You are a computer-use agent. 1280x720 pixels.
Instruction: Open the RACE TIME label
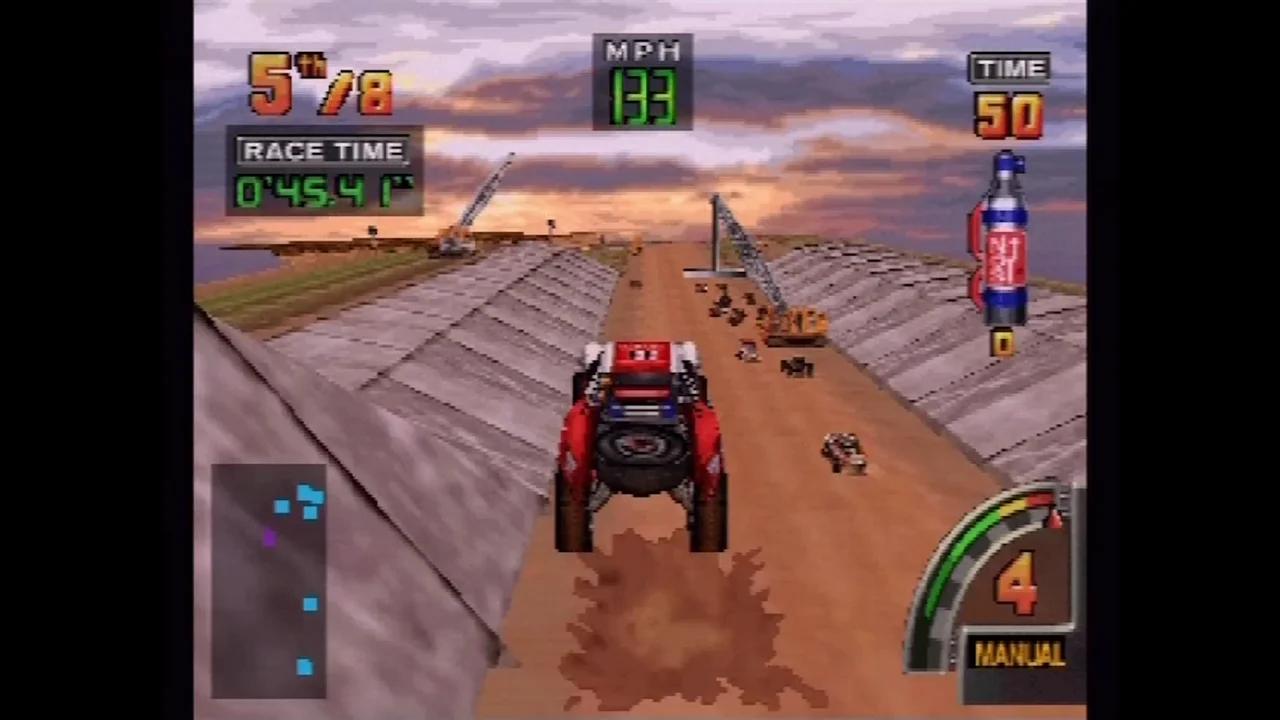[322, 150]
